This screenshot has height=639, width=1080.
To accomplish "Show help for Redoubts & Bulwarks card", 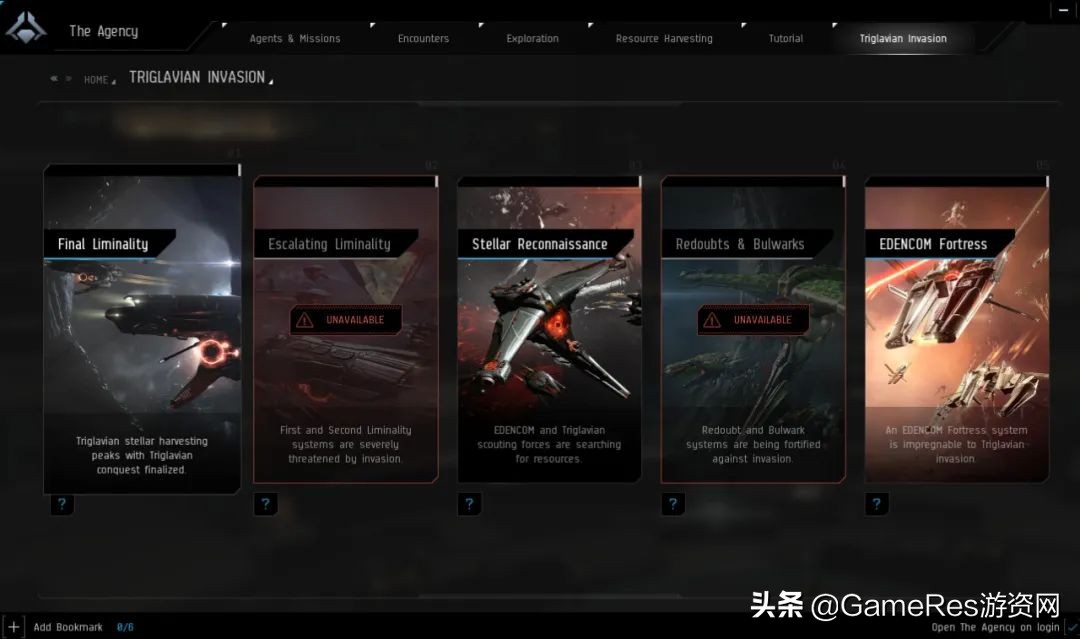I will click(673, 505).
